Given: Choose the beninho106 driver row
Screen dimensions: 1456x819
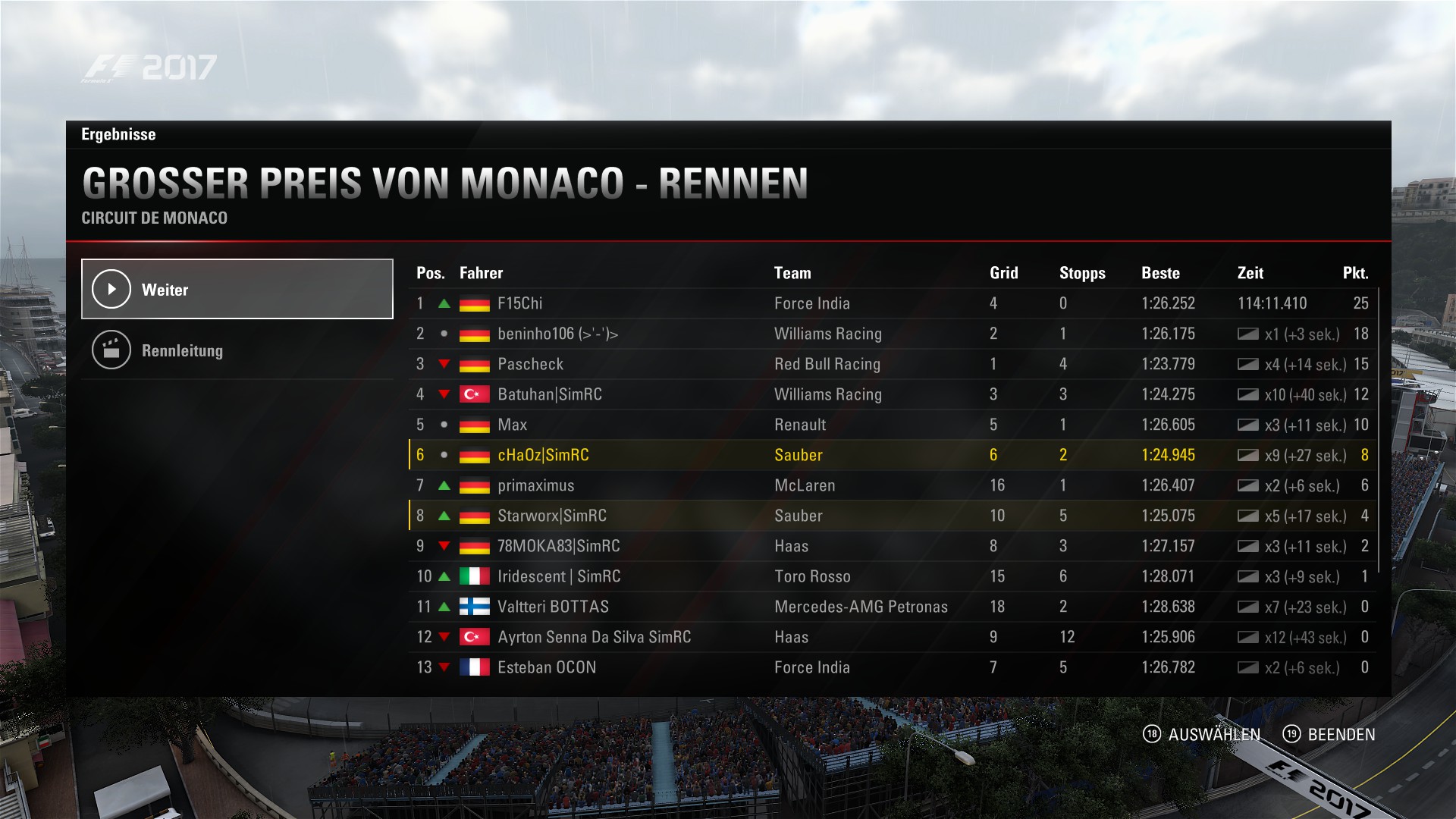Looking at the screenshot, I should (x=892, y=334).
